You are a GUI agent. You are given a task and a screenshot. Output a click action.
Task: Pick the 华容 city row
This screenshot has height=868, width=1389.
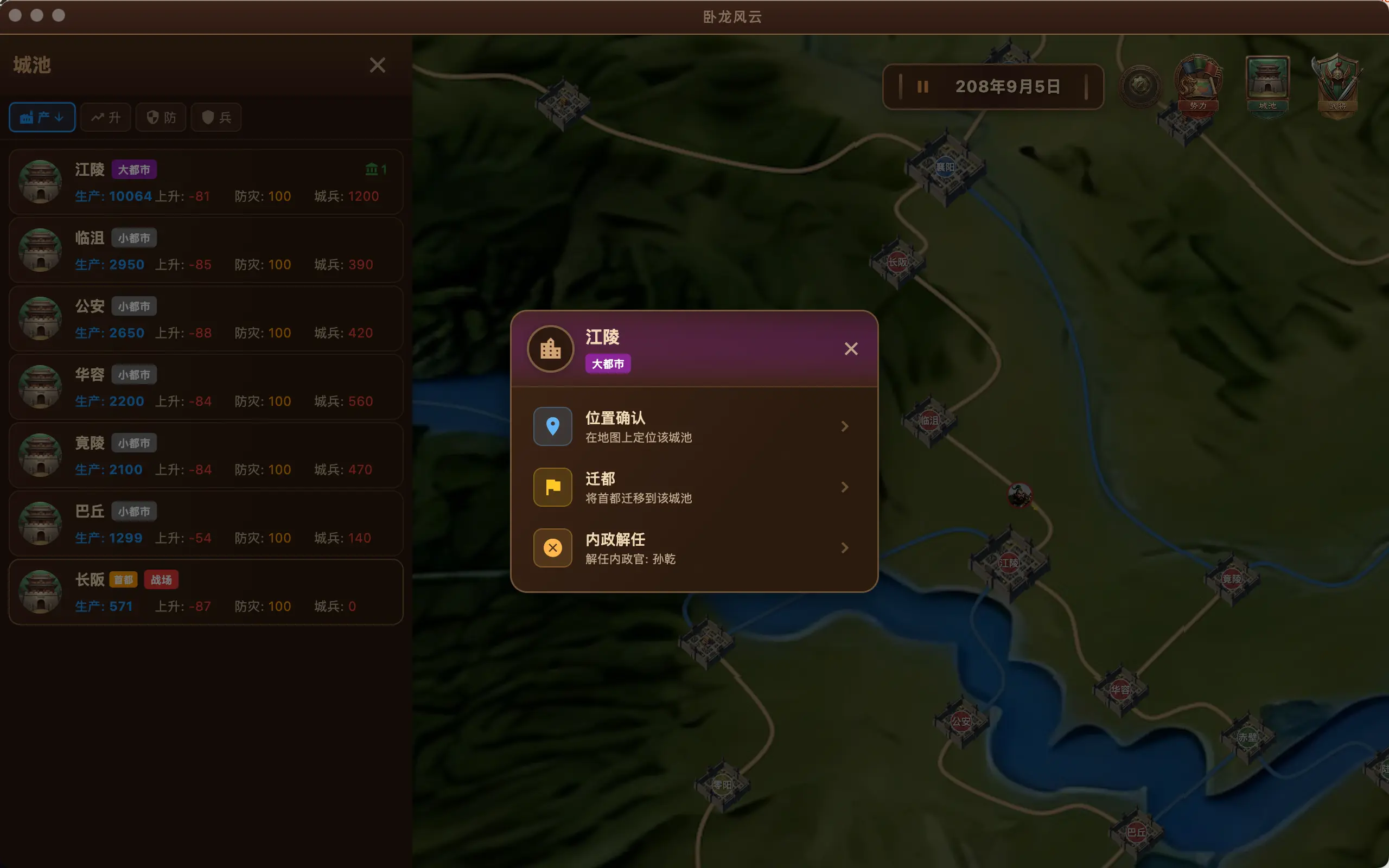[206, 387]
